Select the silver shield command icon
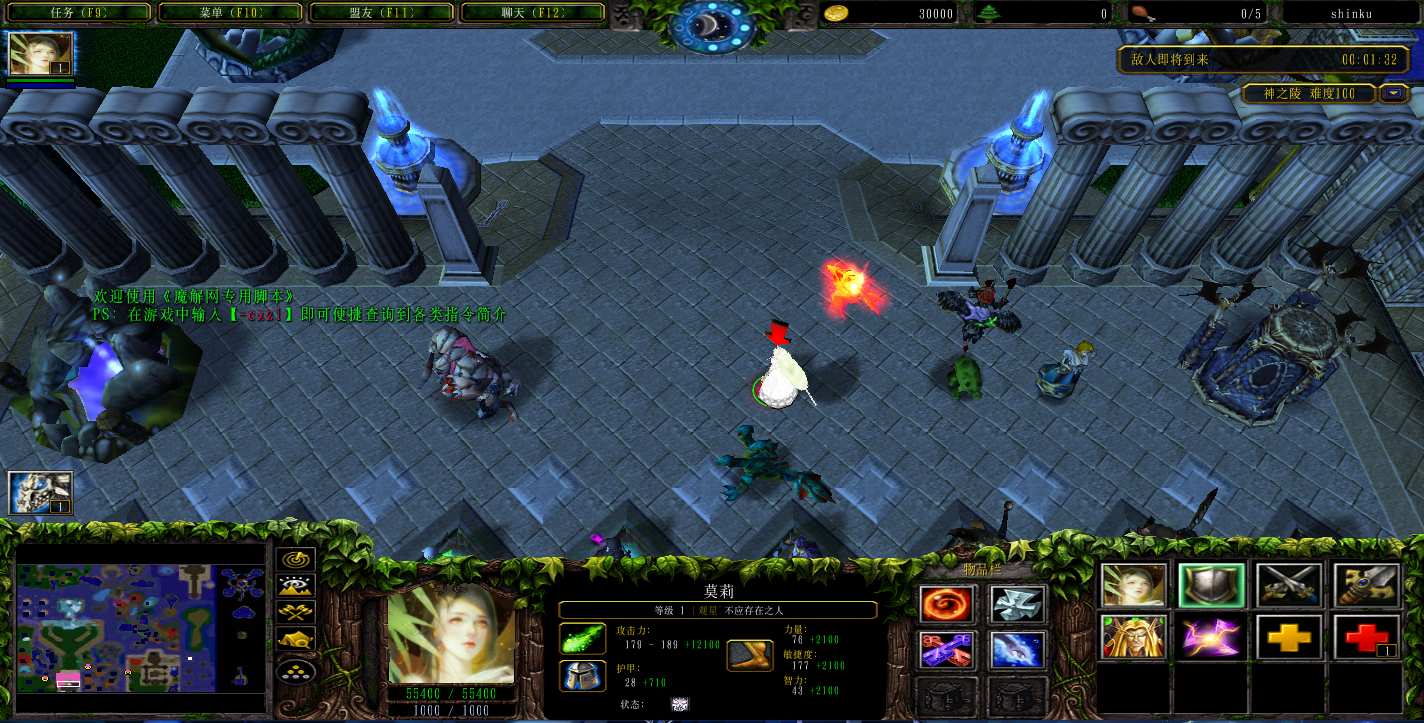1424x723 pixels. (1211, 586)
